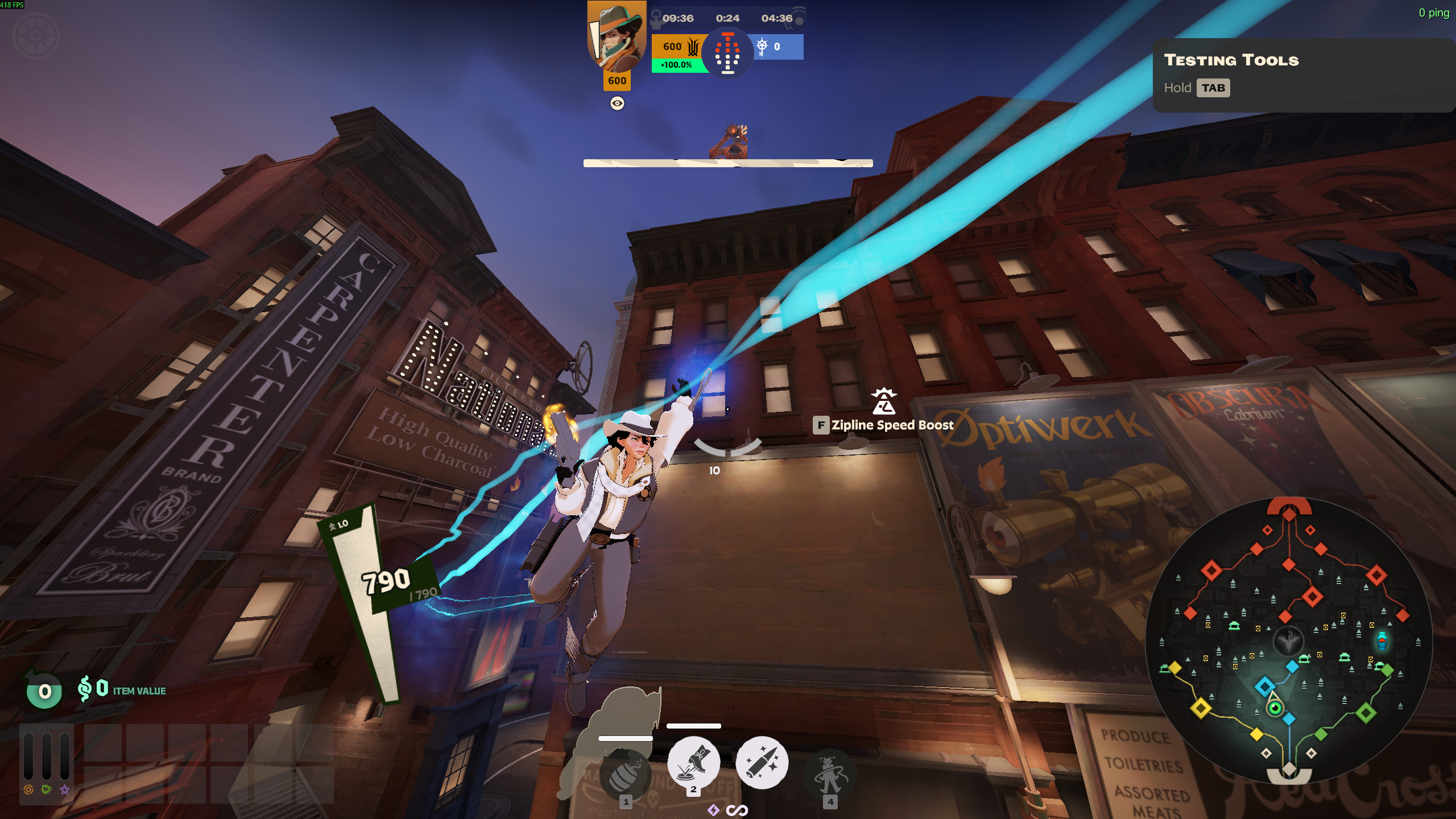Click the purple lightning diamond icon
The height and width of the screenshot is (819, 1456).
click(x=713, y=810)
